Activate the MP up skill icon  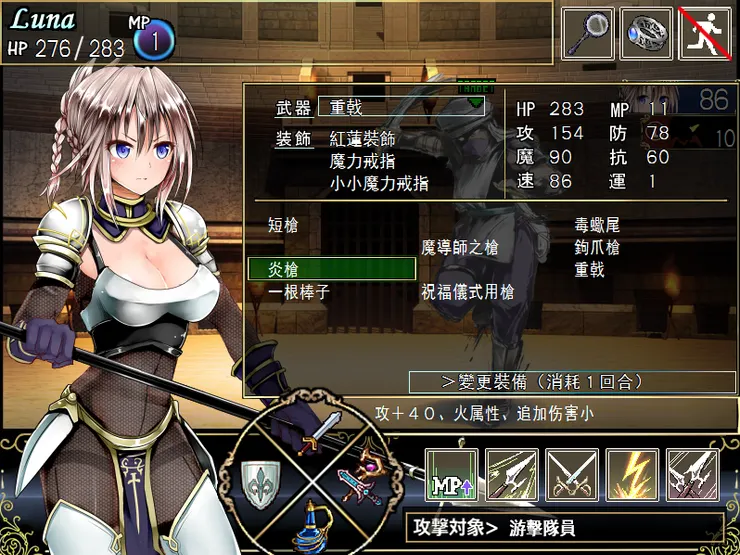(451, 475)
